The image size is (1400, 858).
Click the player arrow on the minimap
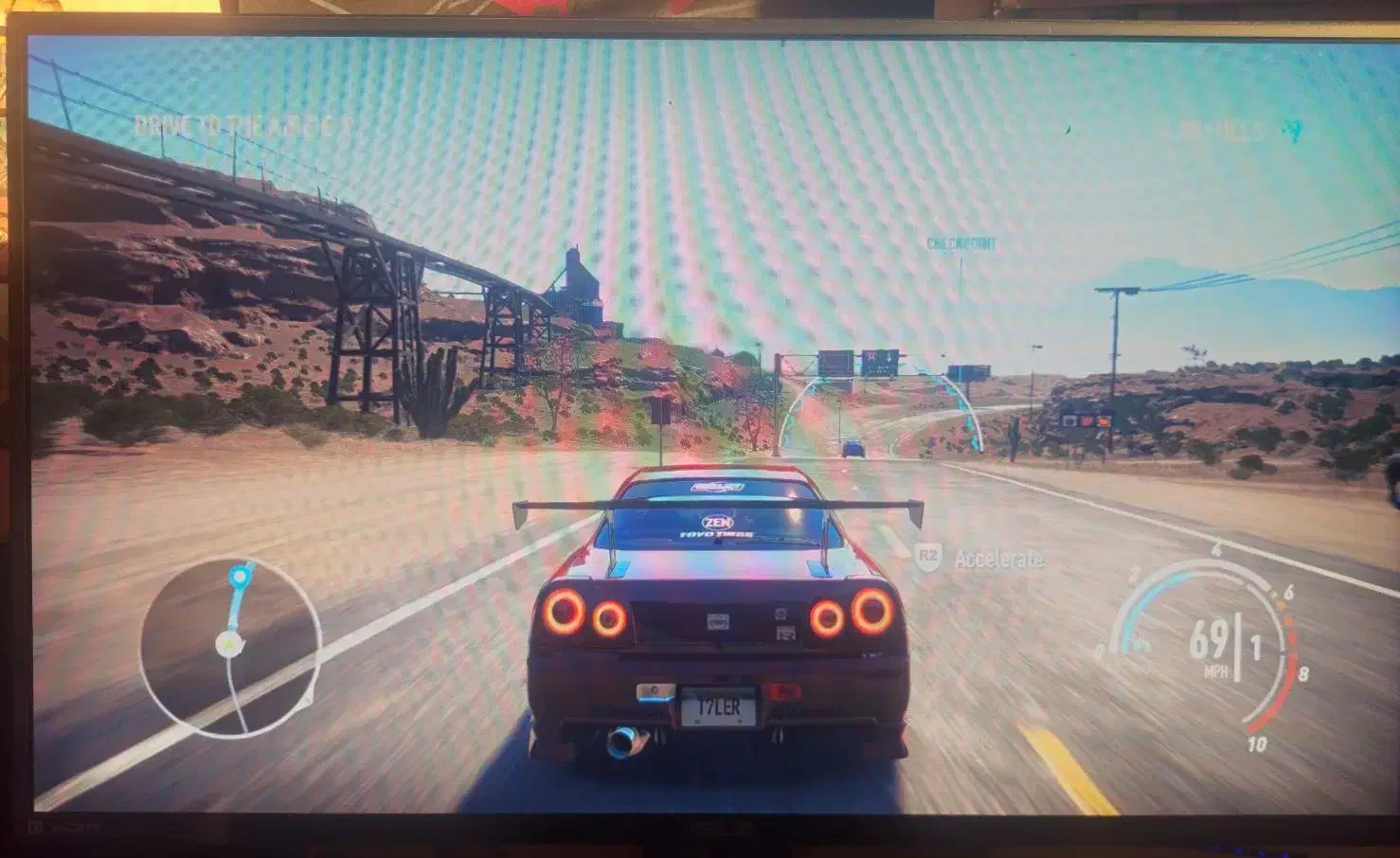tap(226, 645)
